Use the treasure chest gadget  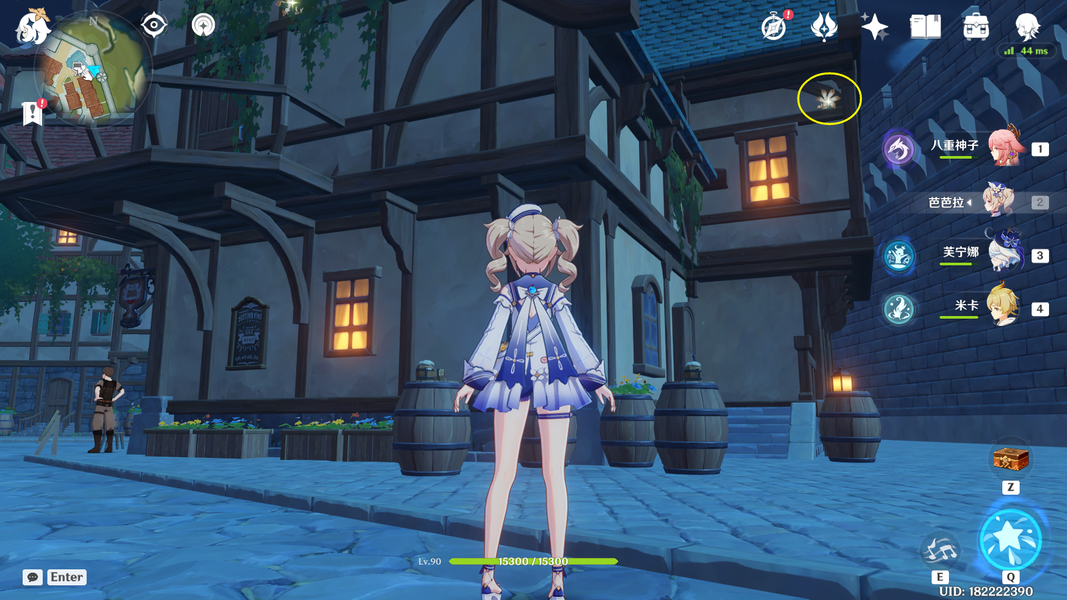(1010, 460)
